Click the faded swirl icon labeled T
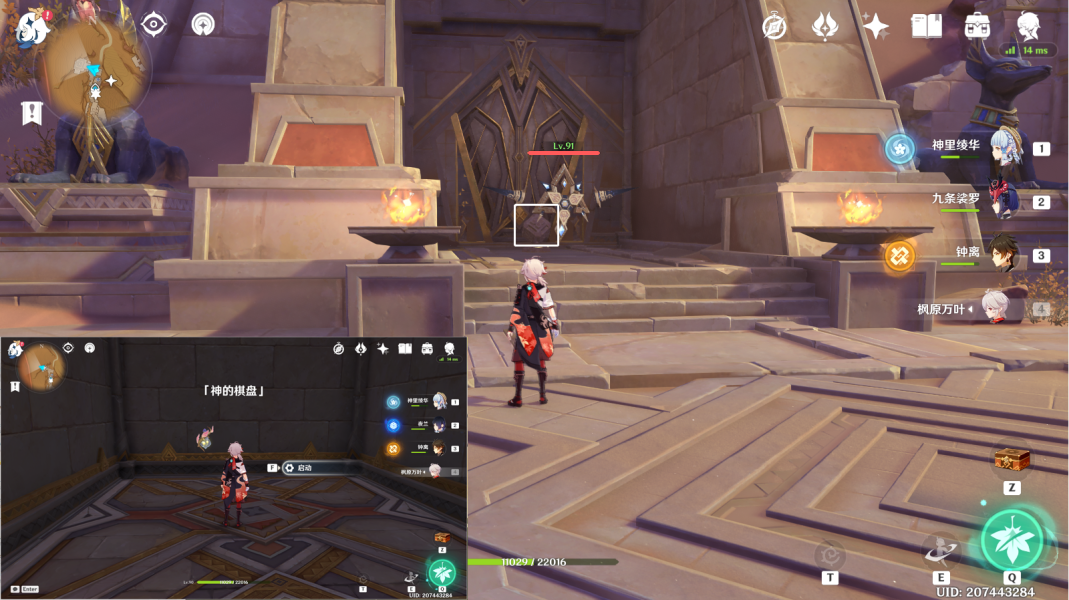The width and height of the screenshot is (1069, 600). tap(829, 554)
